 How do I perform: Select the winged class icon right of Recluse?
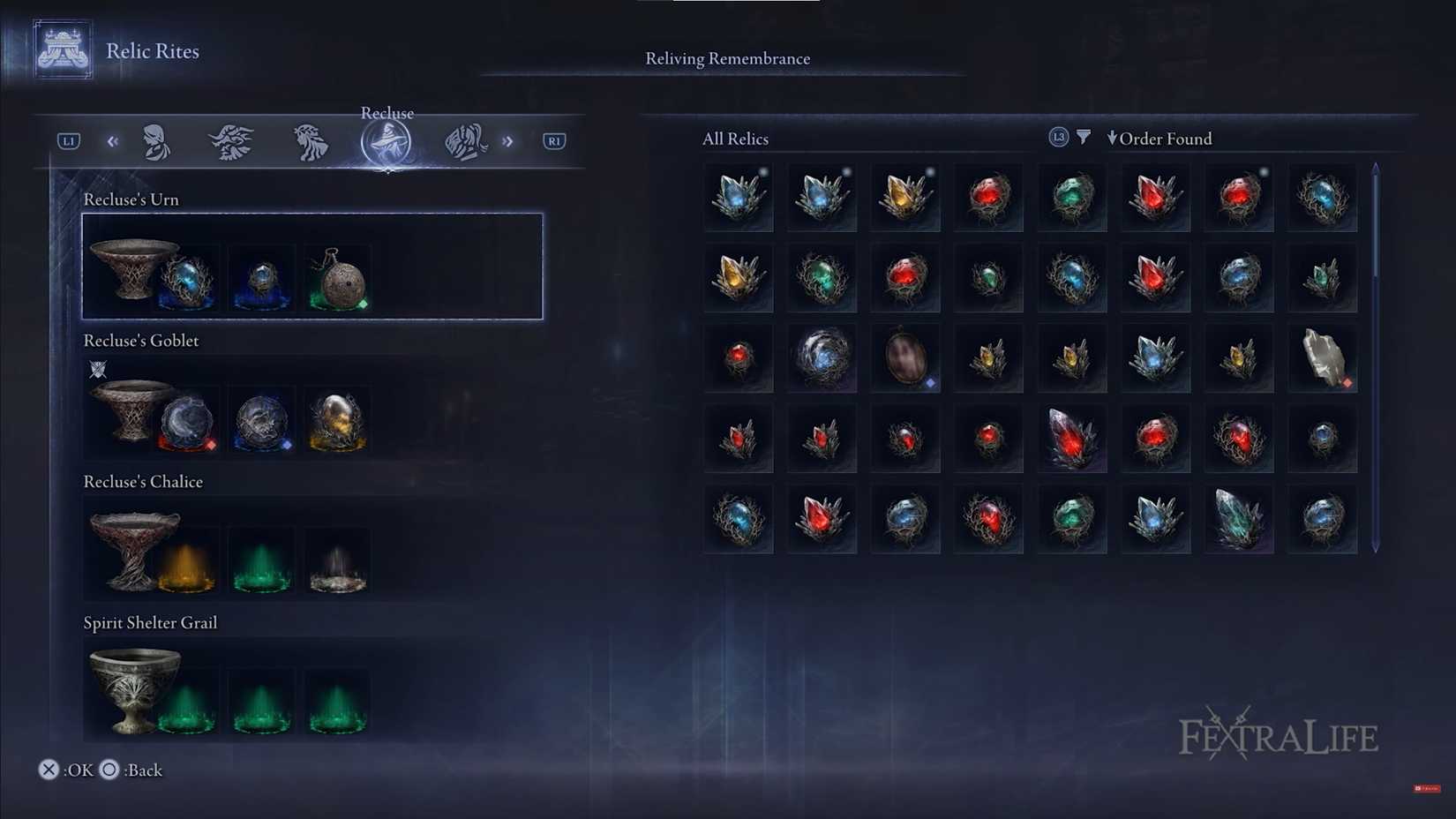(465, 139)
